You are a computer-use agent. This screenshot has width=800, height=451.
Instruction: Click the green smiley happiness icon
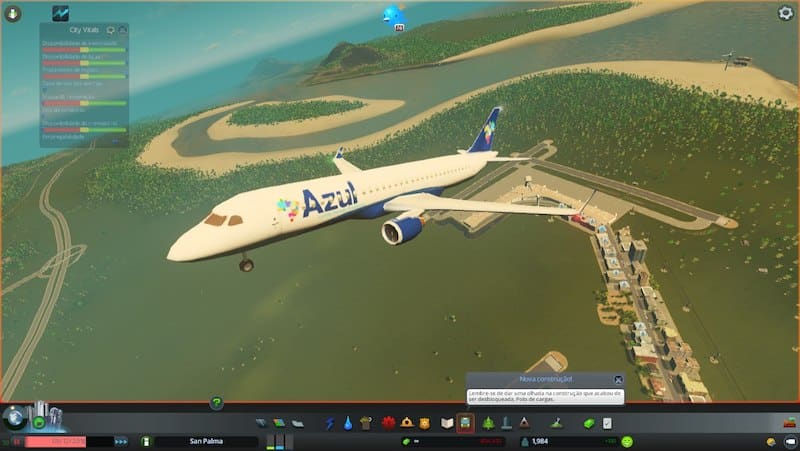(627, 441)
